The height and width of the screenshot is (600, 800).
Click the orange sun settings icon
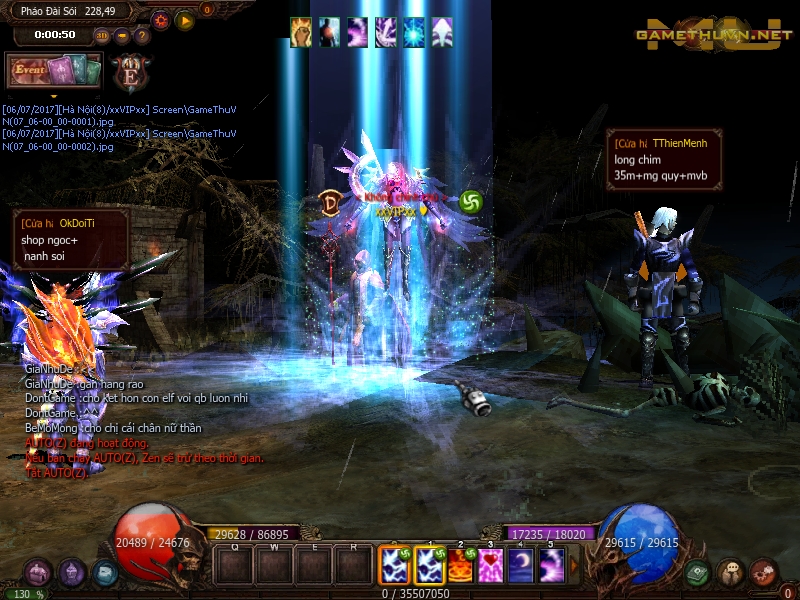coord(161,19)
